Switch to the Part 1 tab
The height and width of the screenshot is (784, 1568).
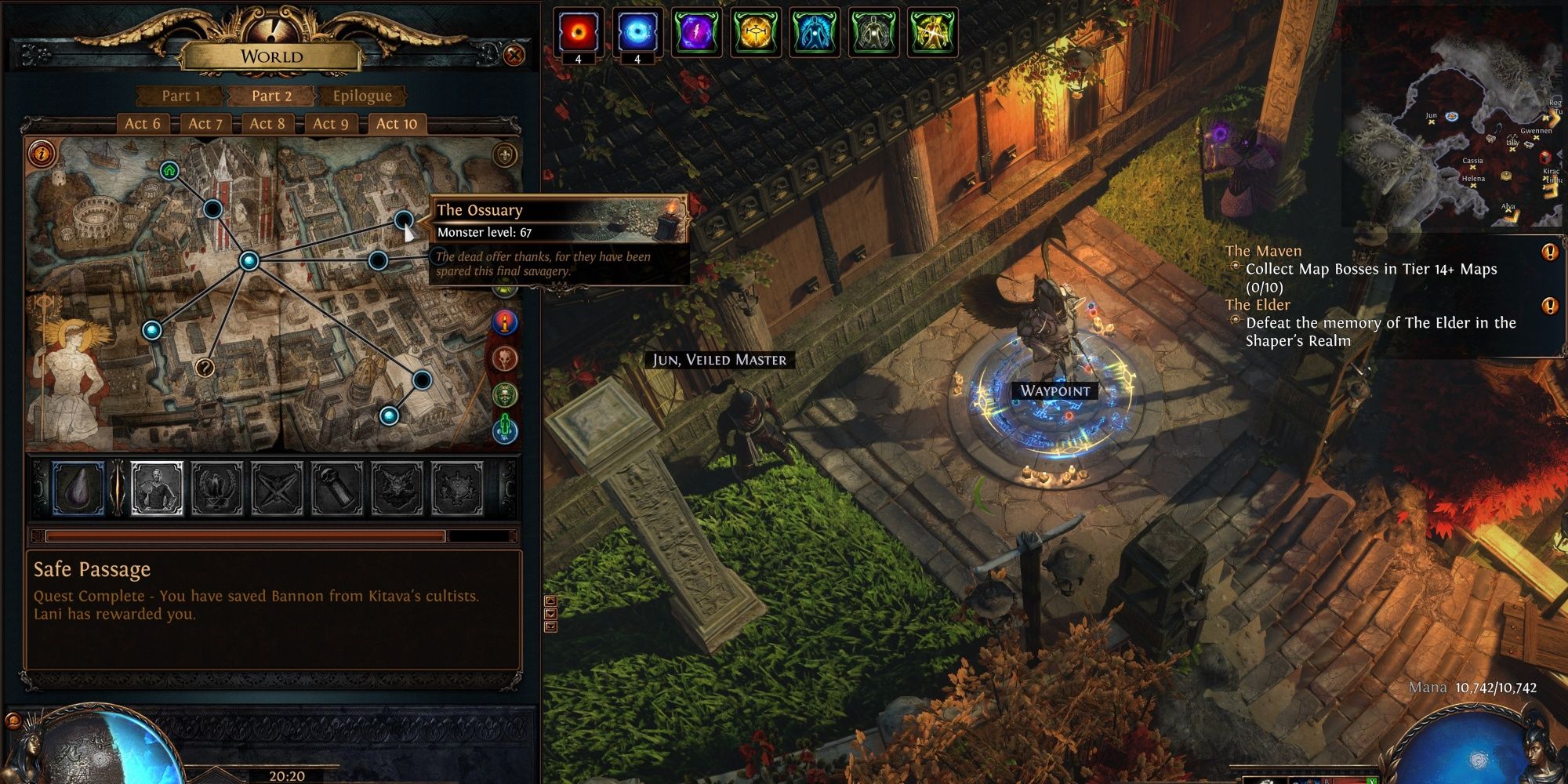click(x=181, y=96)
